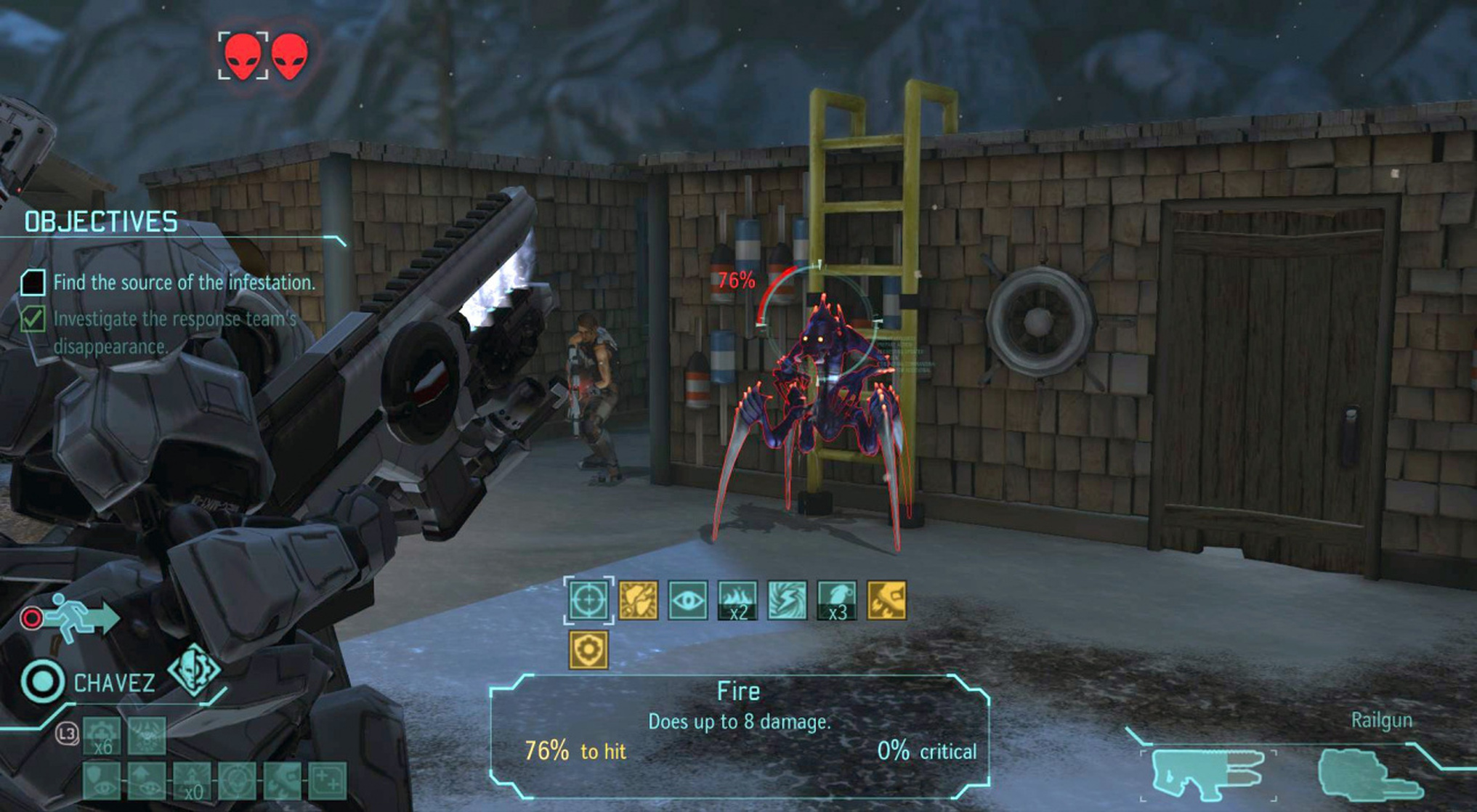This screenshot has width=1477, height=812.
Task: Select the Fire crosshair ability
Action: 588,601
